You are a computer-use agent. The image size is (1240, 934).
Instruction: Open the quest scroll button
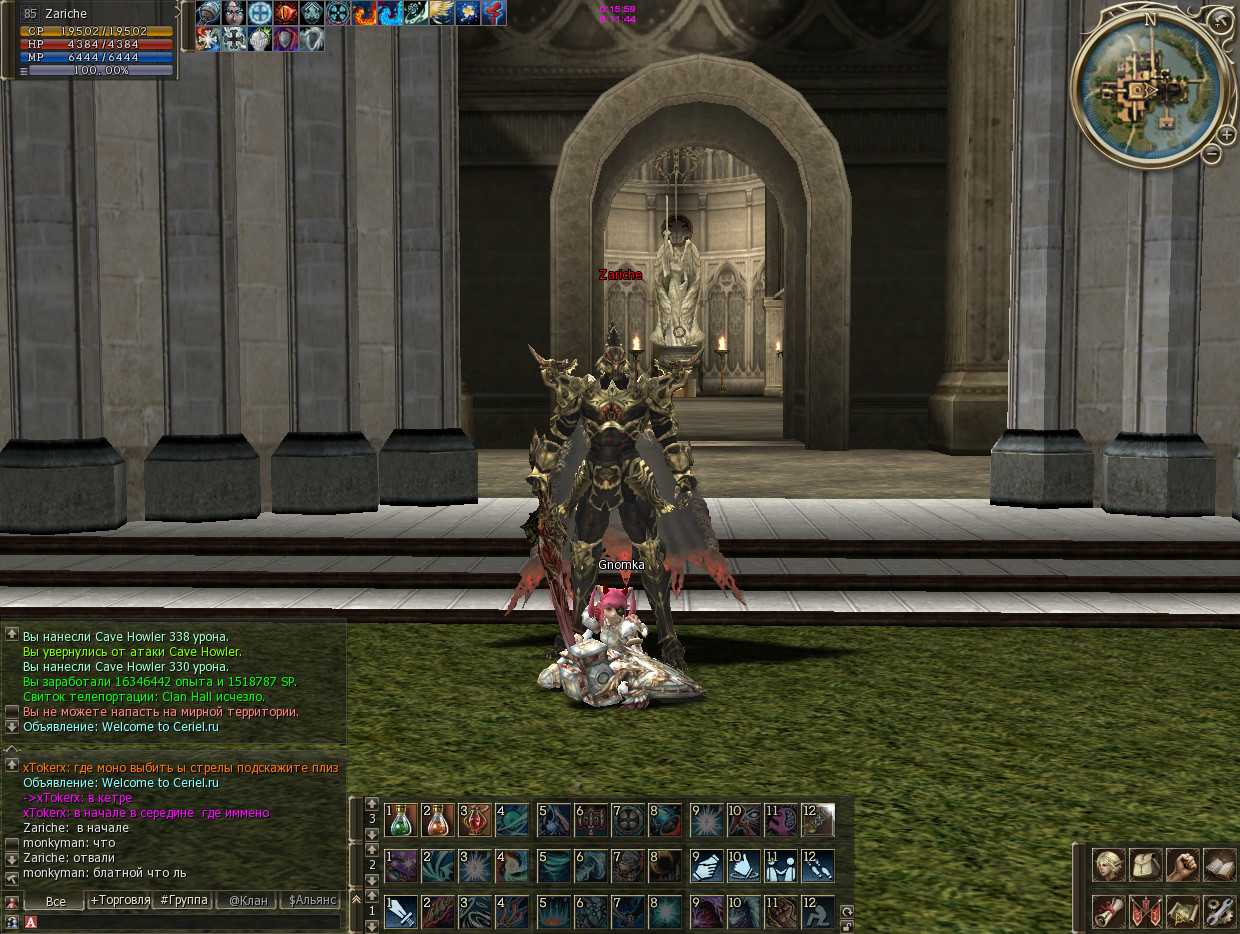pyautogui.click(x=1109, y=911)
